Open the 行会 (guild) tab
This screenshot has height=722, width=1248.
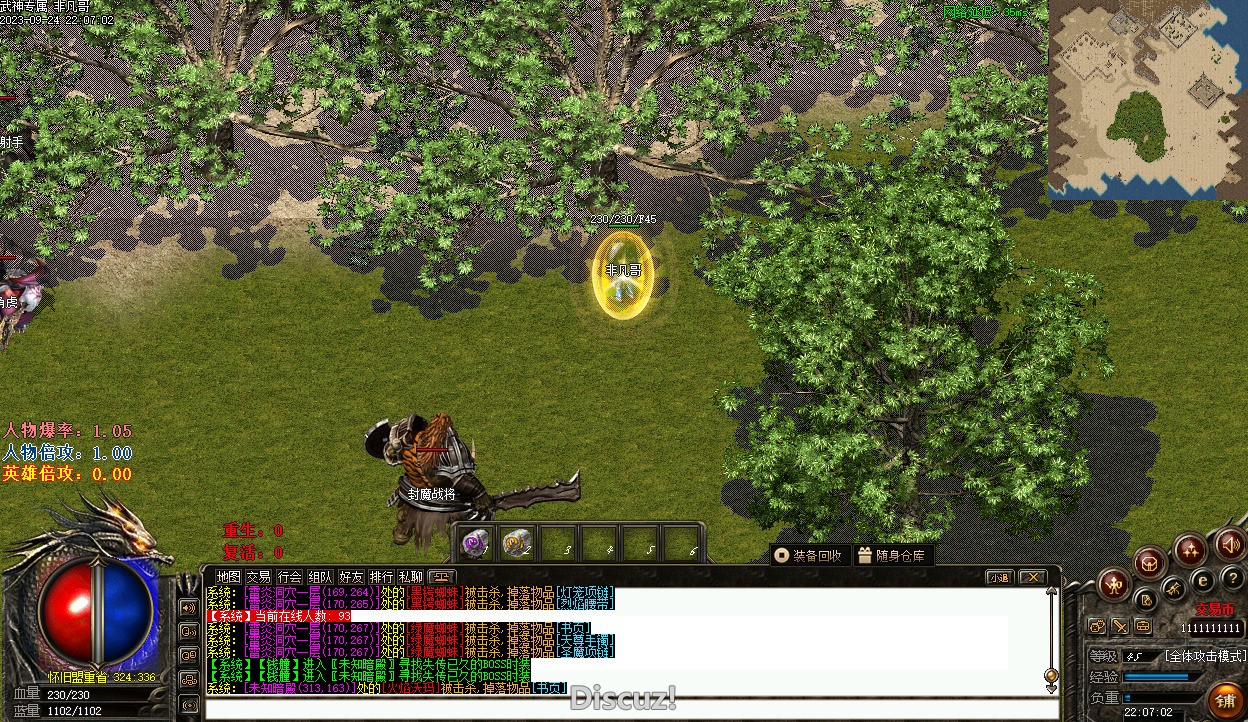(290, 577)
